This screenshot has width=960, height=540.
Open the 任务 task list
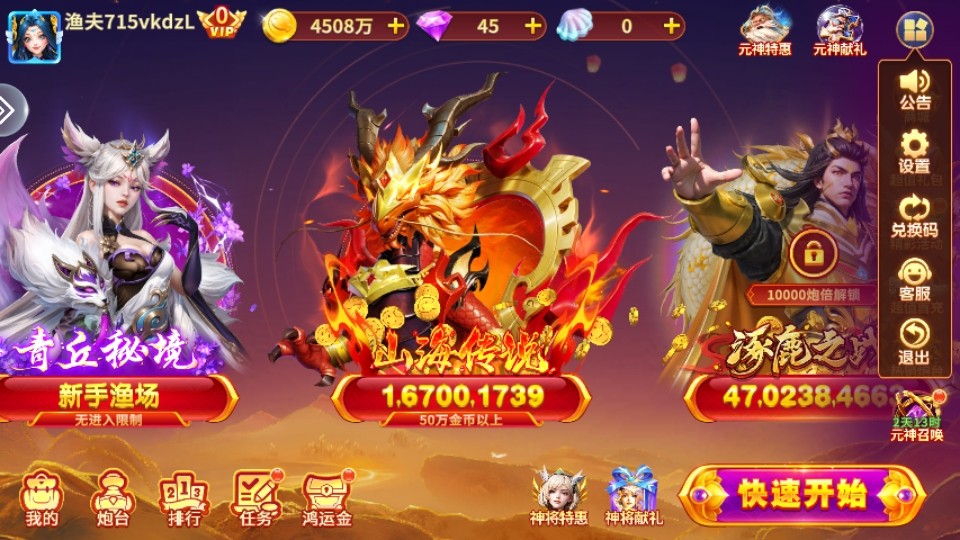point(255,497)
